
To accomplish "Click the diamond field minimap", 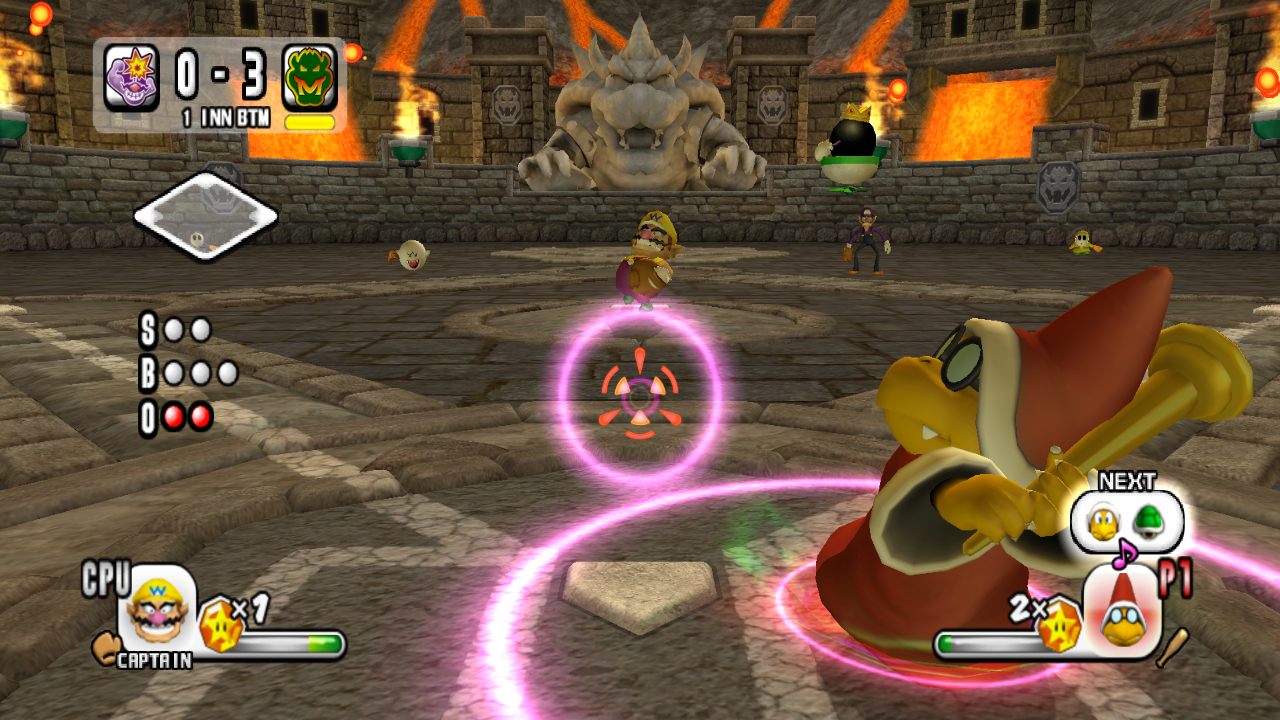I will coord(205,215).
